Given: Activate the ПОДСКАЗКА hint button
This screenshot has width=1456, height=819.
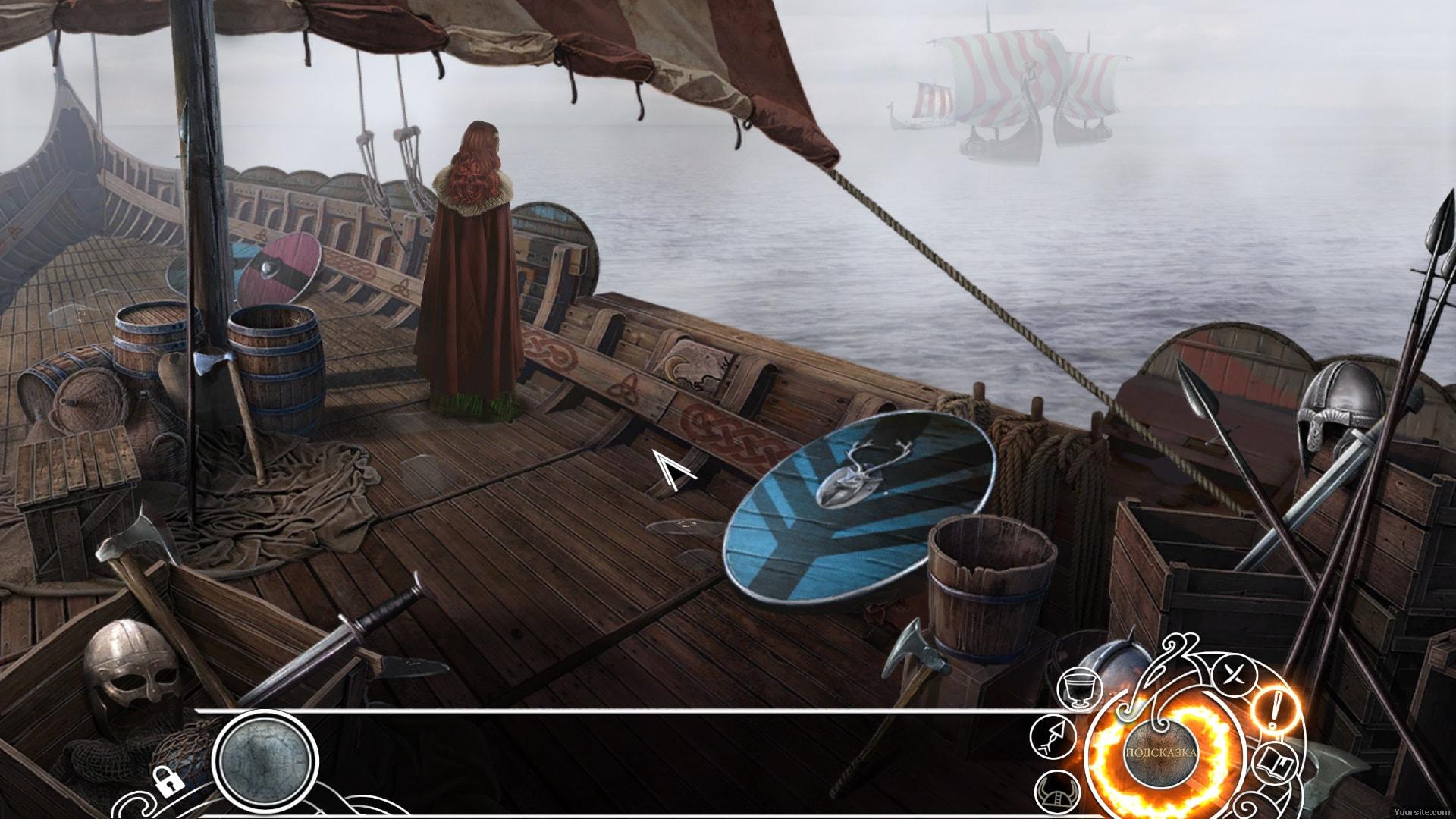Looking at the screenshot, I should pos(1160,753).
